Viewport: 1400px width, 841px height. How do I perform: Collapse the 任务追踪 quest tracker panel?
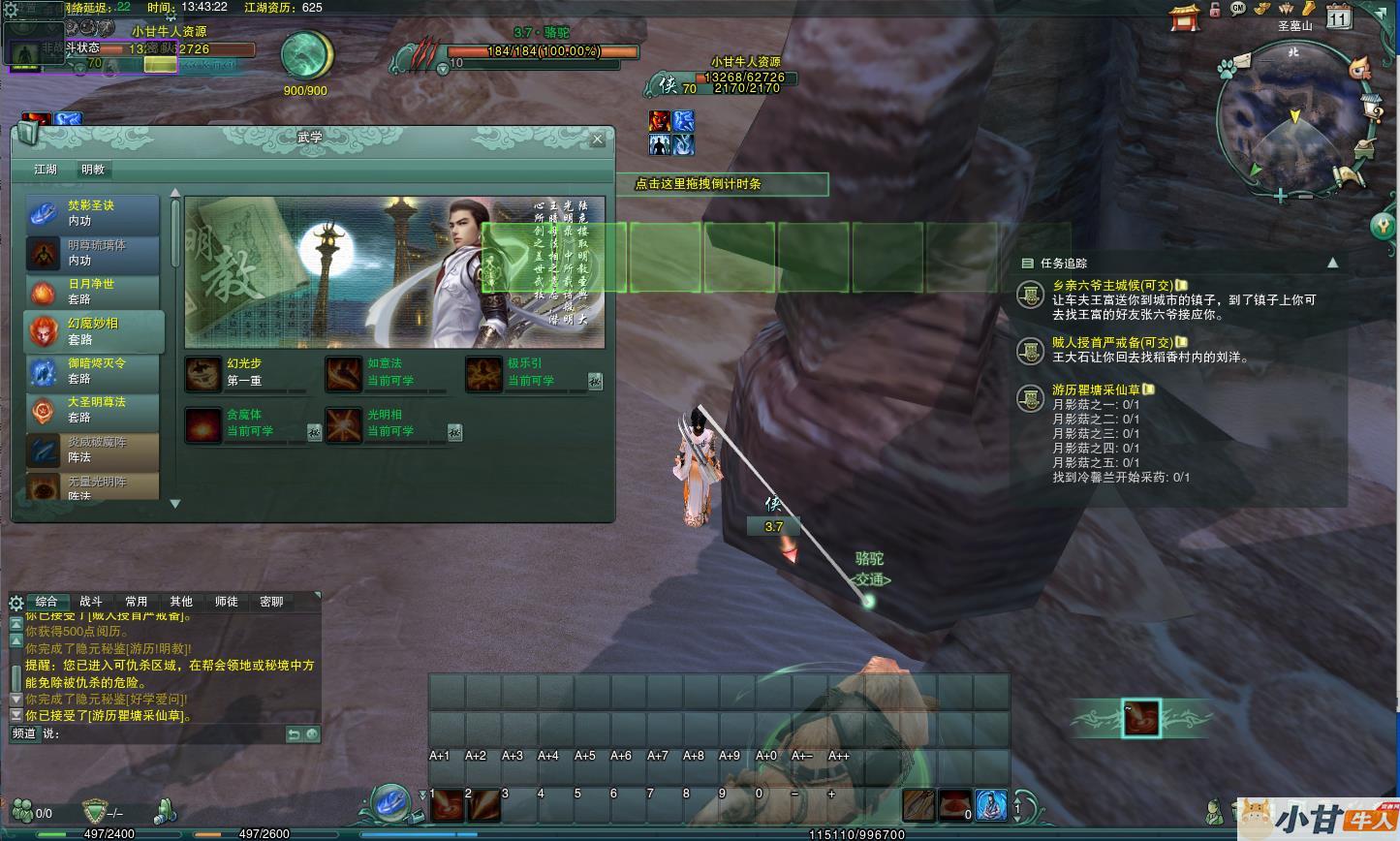tap(1332, 263)
